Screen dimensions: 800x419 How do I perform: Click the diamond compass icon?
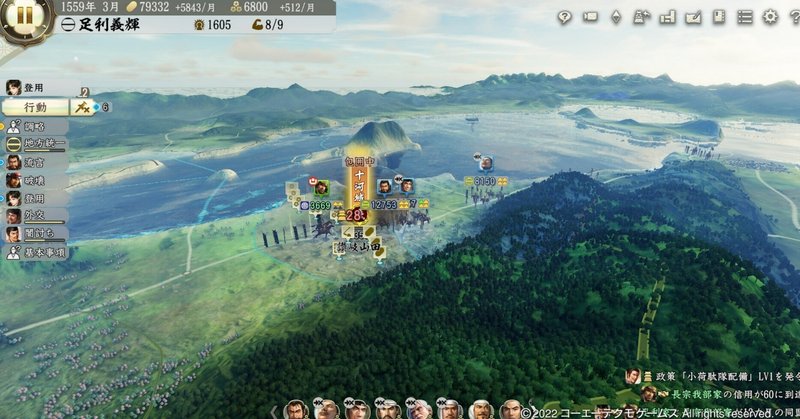coord(616,16)
